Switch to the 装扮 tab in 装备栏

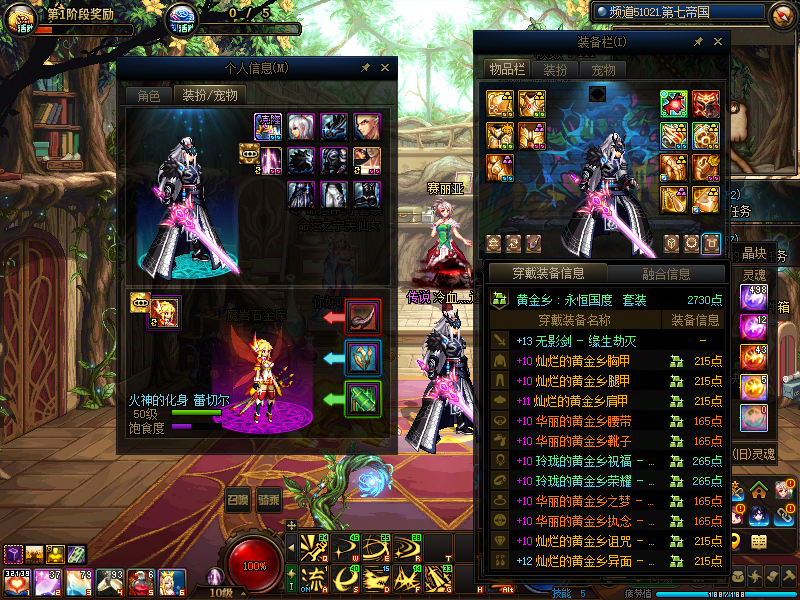click(555, 70)
